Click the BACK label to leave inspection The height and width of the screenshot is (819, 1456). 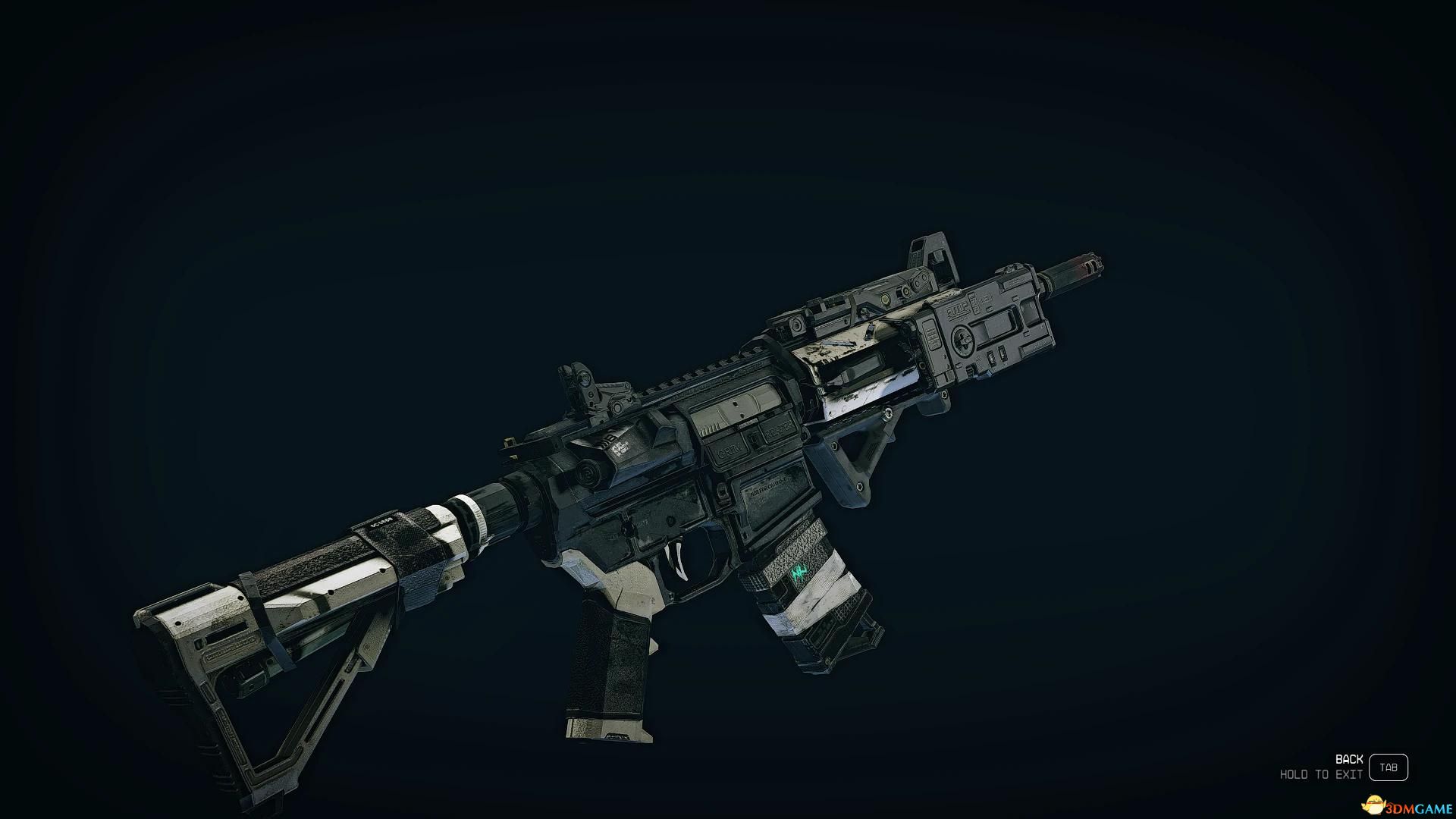coord(1348,759)
